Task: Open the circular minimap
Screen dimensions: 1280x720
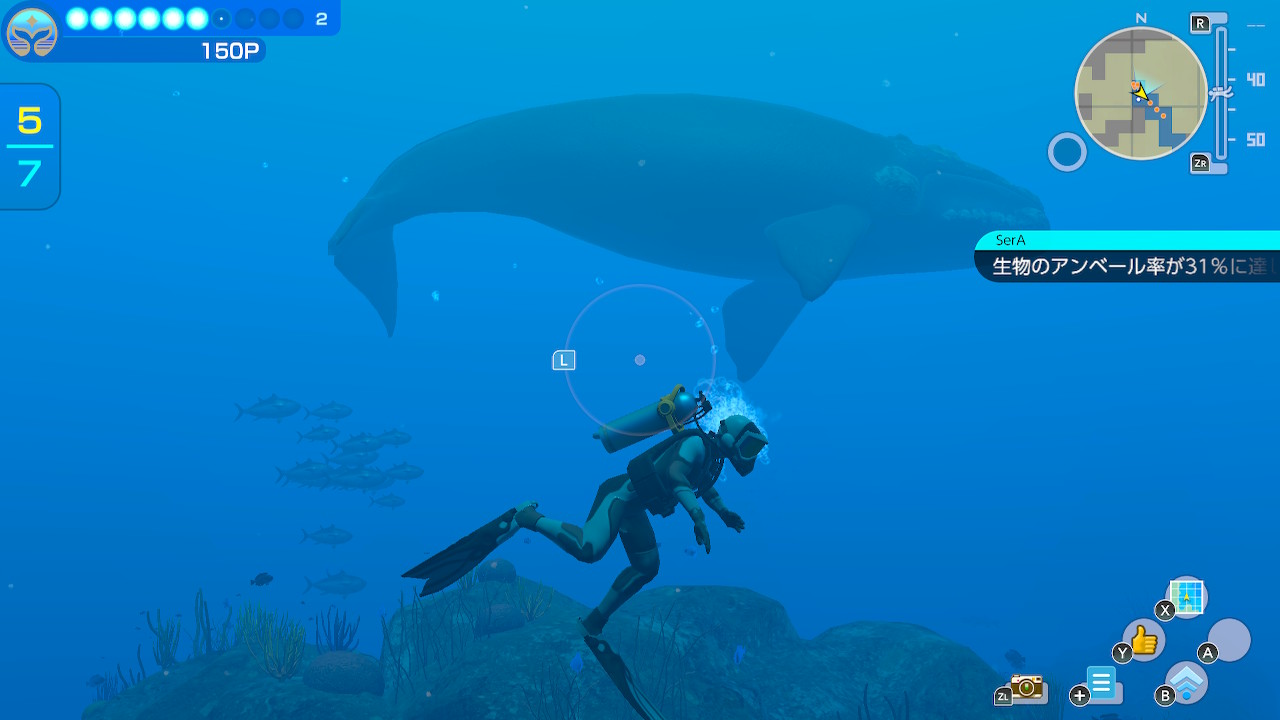Action: [1141, 94]
